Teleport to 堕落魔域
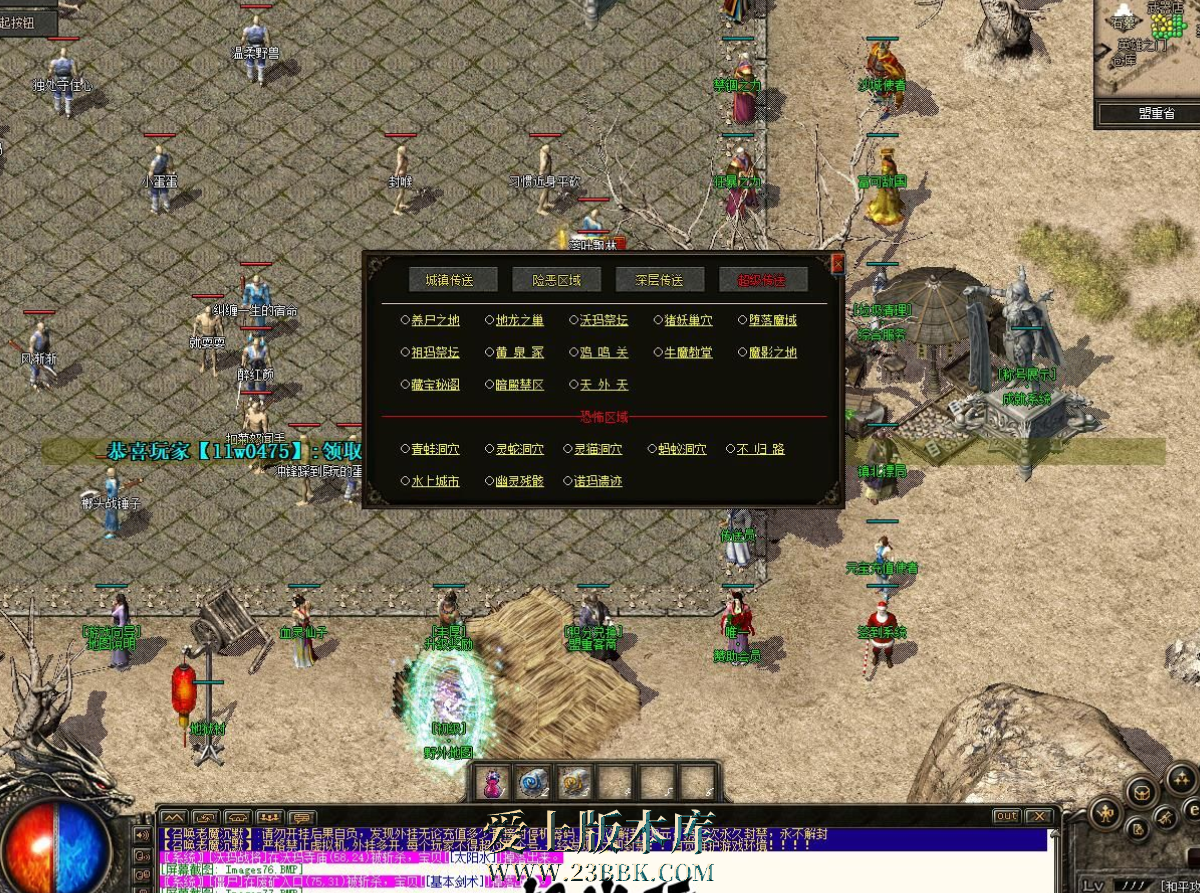Screen dimensions: 1200x893 773,321
